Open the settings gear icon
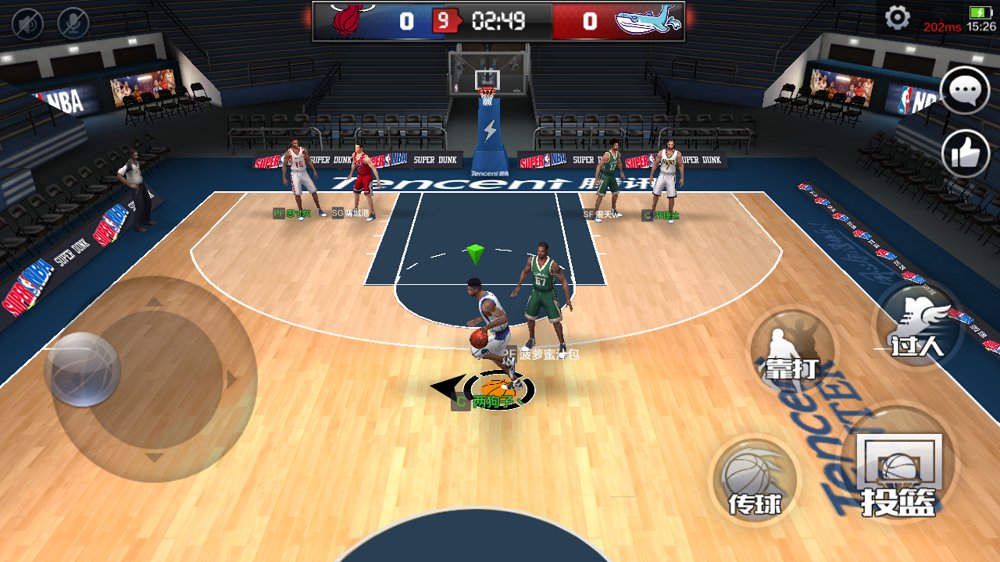This screenshot has width=1000, height=562. pyautogui.click(x=897, y=18)
